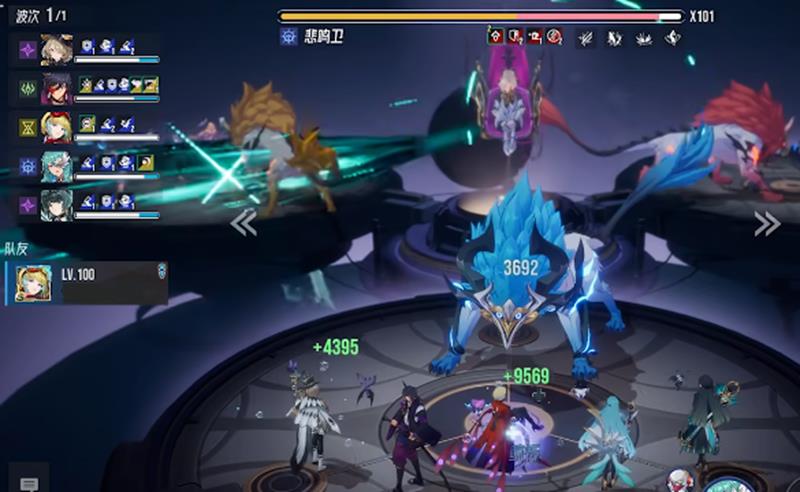The width and height of the screenshot is (800, 492).
Task: Select the dark-haired red-masked party member portrait
Action: click(56, 88)
